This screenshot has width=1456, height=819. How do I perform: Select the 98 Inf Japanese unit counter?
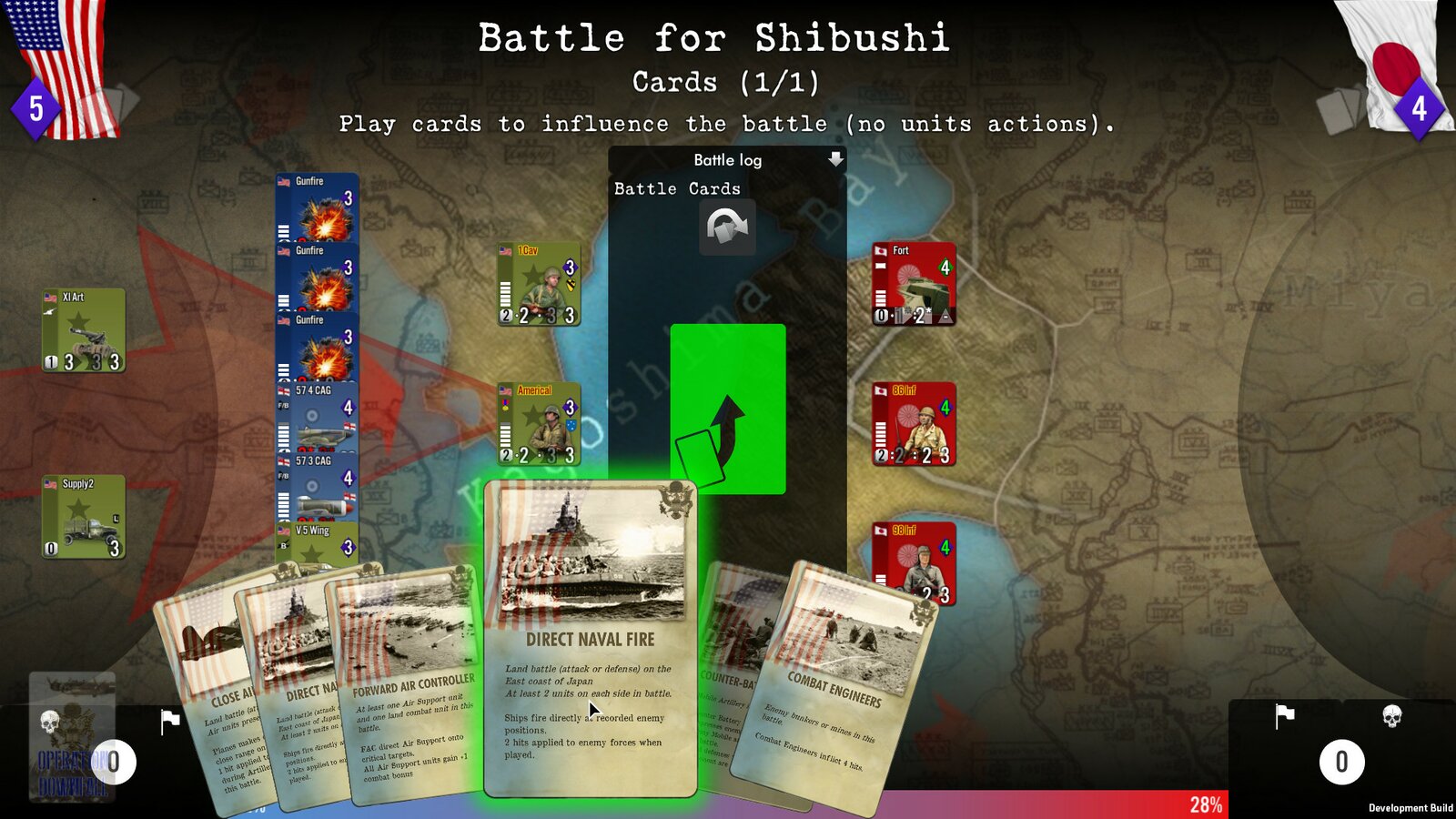coord(916,562)
